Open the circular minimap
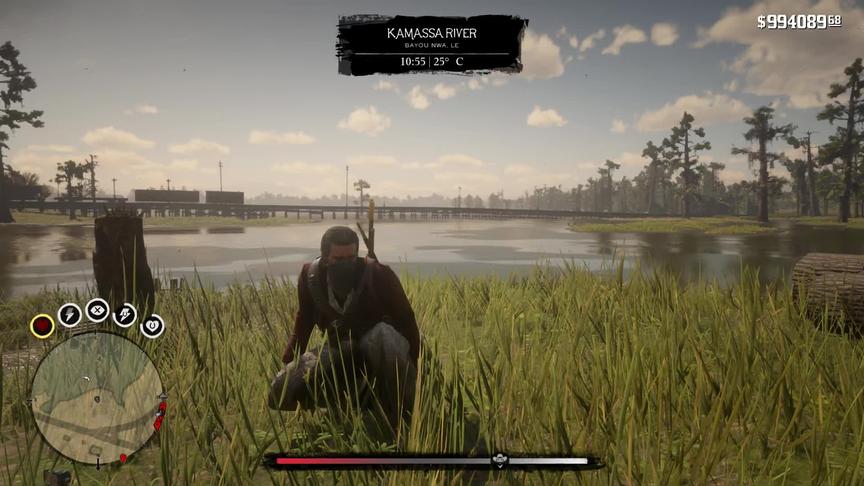Screen dimensions: 864x486 pos(96,398)
